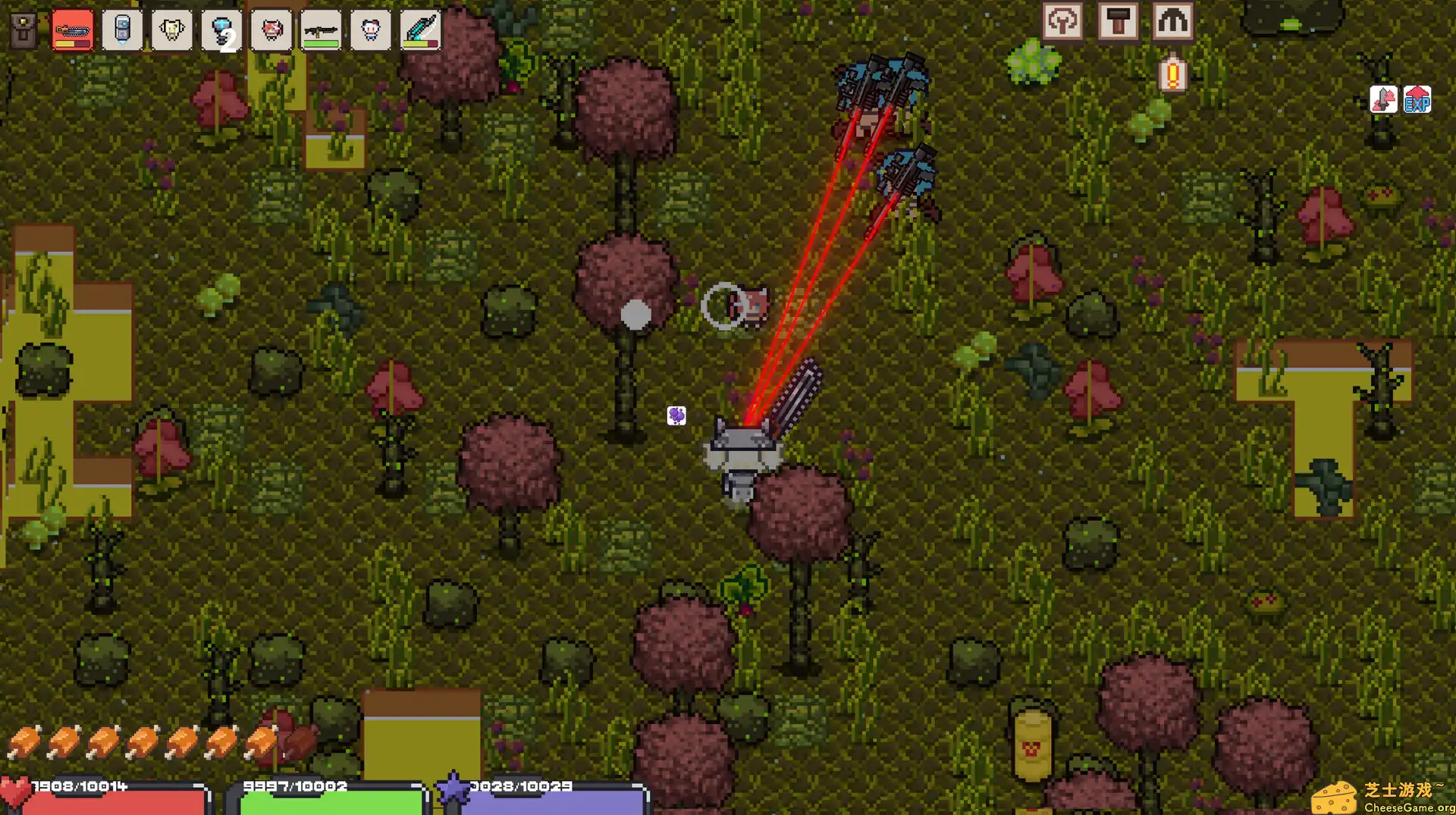Check the sword attack boost buff
The width and height of the screenshot is (1456, 815).
1384,99
